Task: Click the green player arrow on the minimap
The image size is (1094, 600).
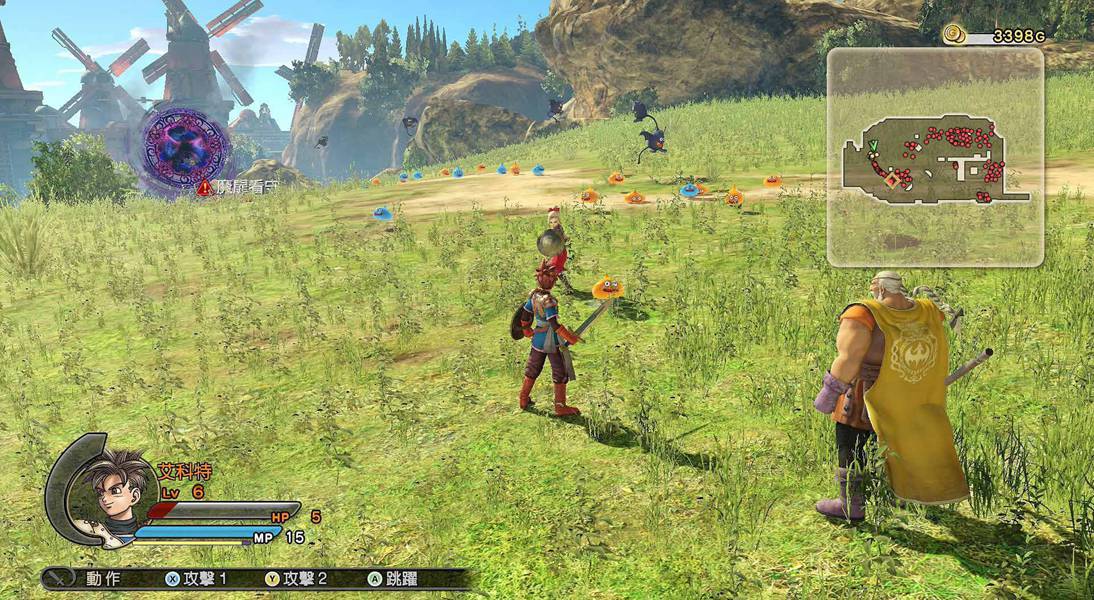Action: click(873, 146)
